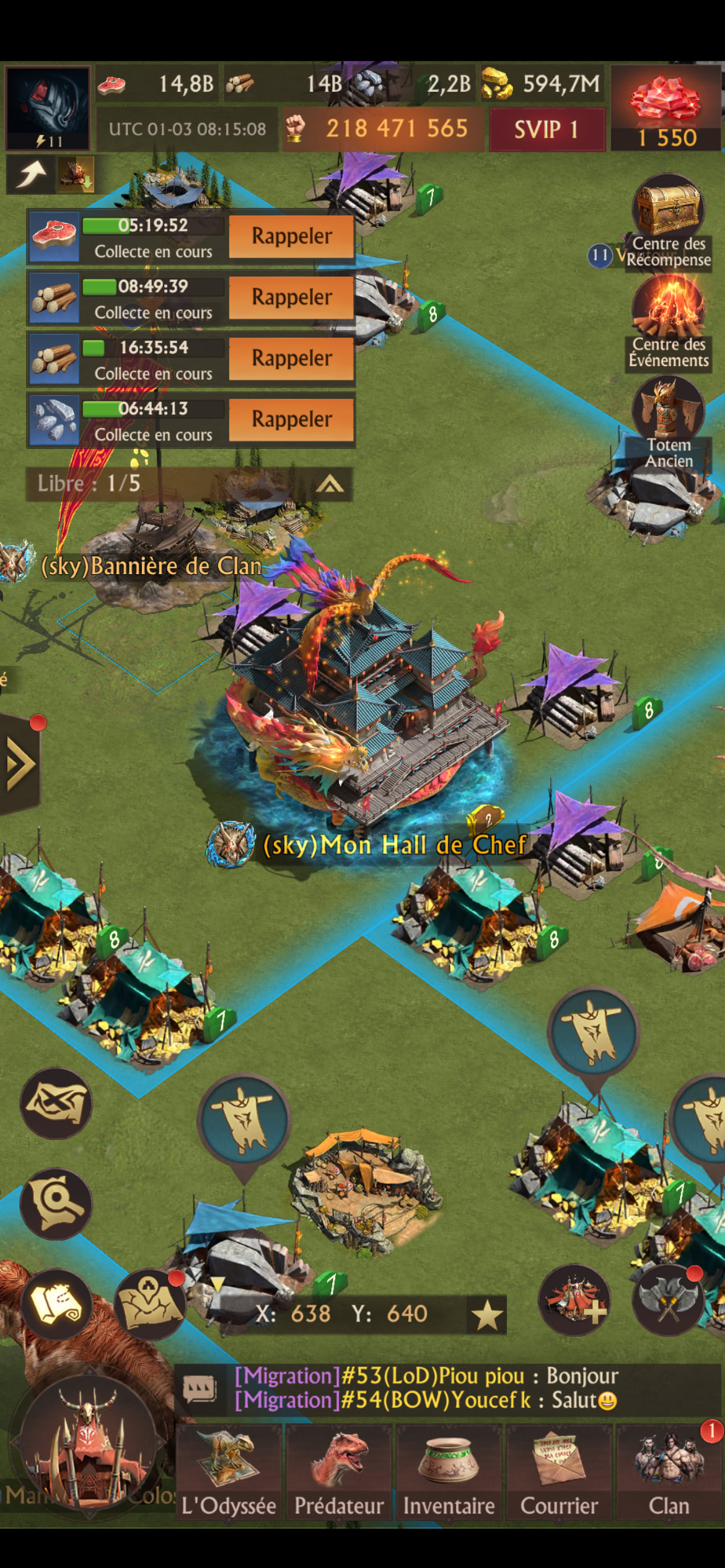Bookmark coordinates with the star button
The image size is (725, 1568).
(x=486, y=1315)
